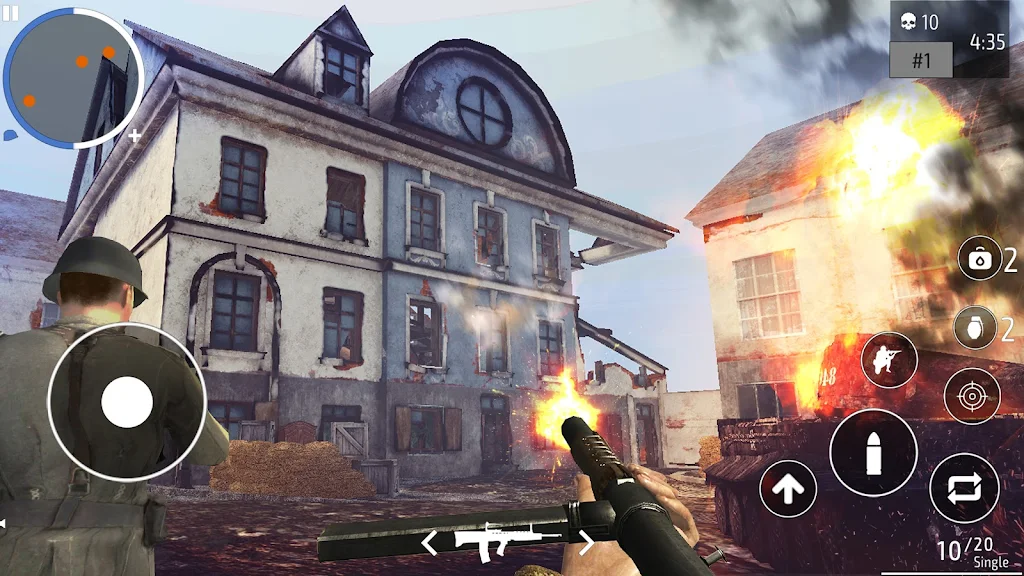1024x576 pixels.
Task: Touch the virtual movement joystick knob
Action: tap(127, 402)
